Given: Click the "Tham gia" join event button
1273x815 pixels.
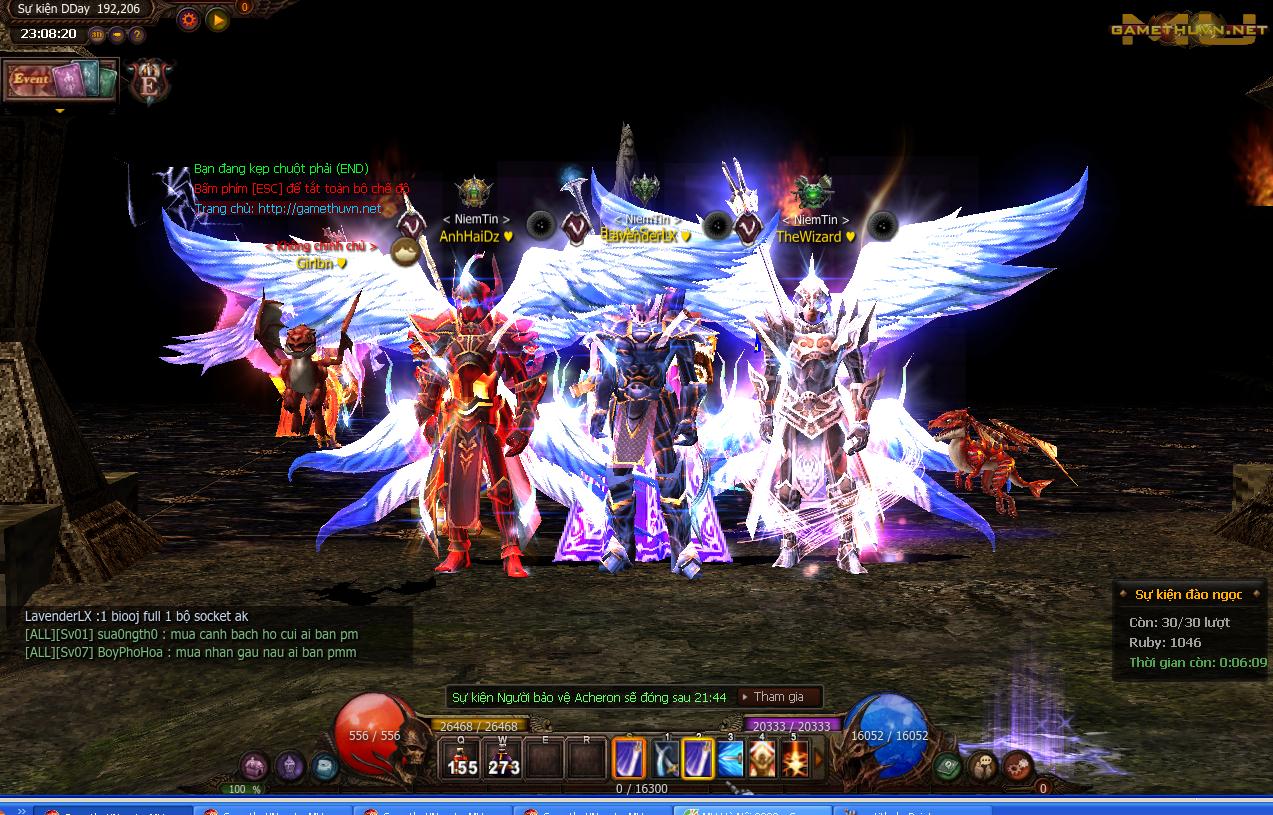Looking at the screenshot, I should click(779, 697).
